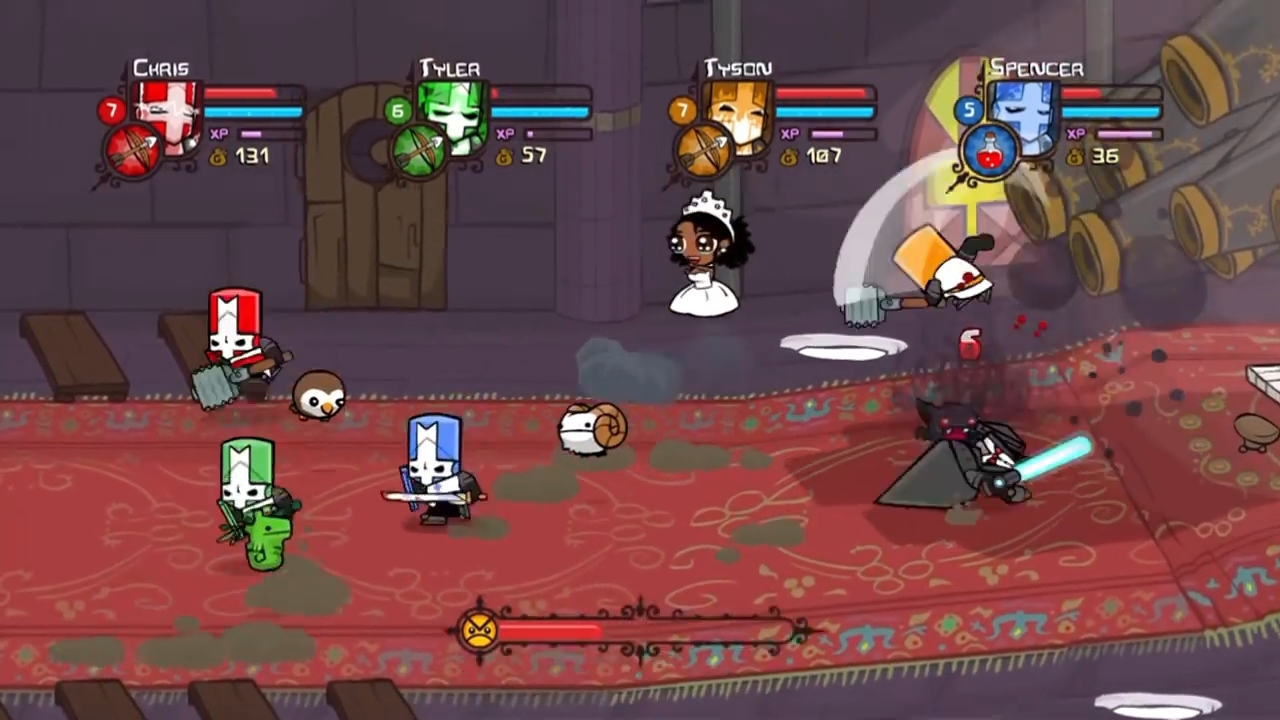The width and height of the screenshot is (1280, 720).
Task: Use Spencer's red health potion icon
Action: [x=990, y=152]
